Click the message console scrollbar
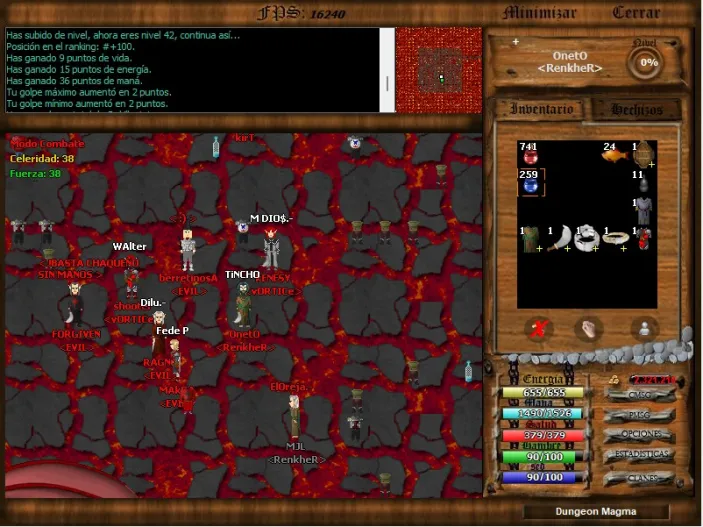Viewport: 703px width, 527px height. point(388,70)
